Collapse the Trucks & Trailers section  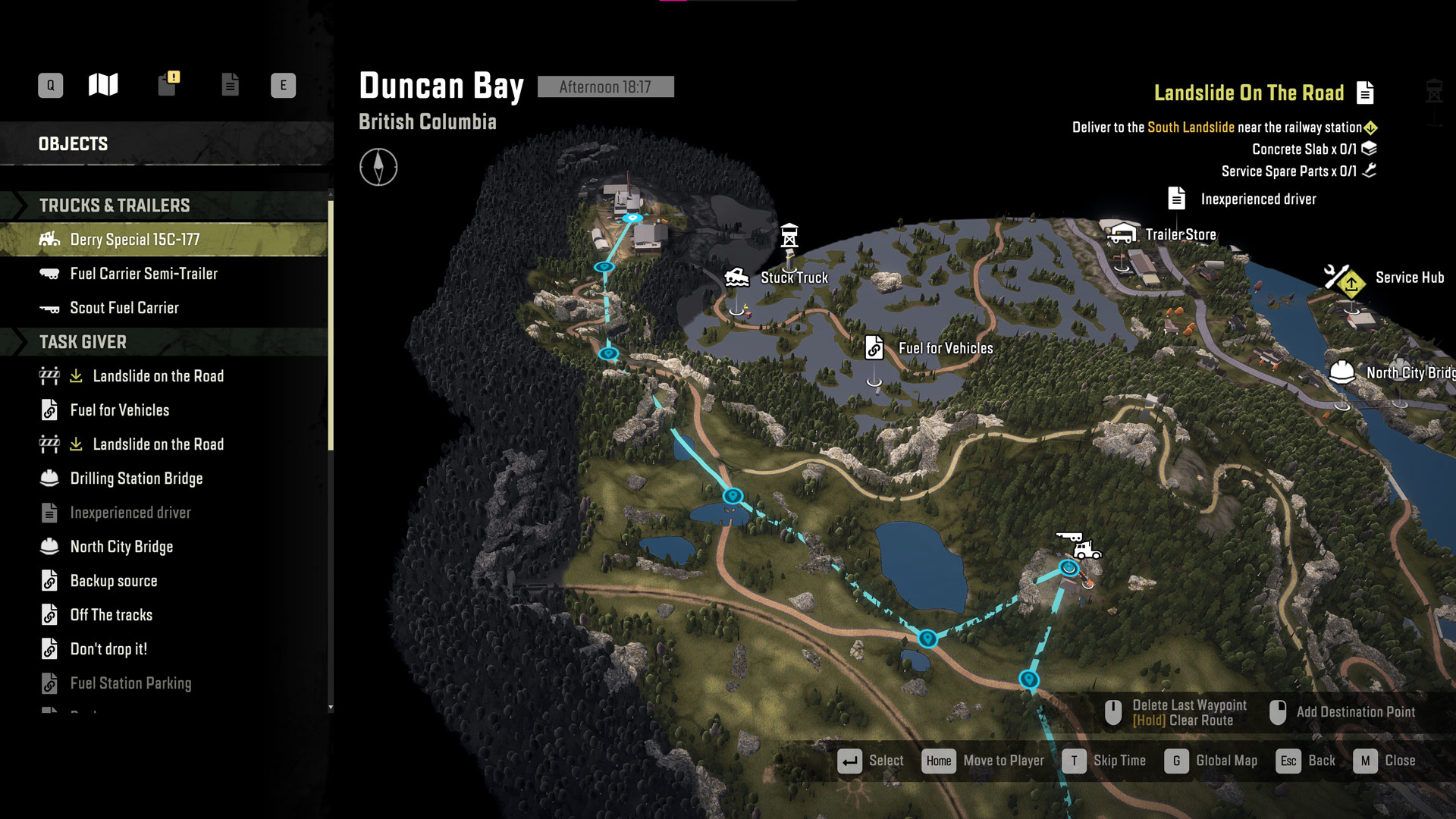pyautogui.click(x=114, y=206)
